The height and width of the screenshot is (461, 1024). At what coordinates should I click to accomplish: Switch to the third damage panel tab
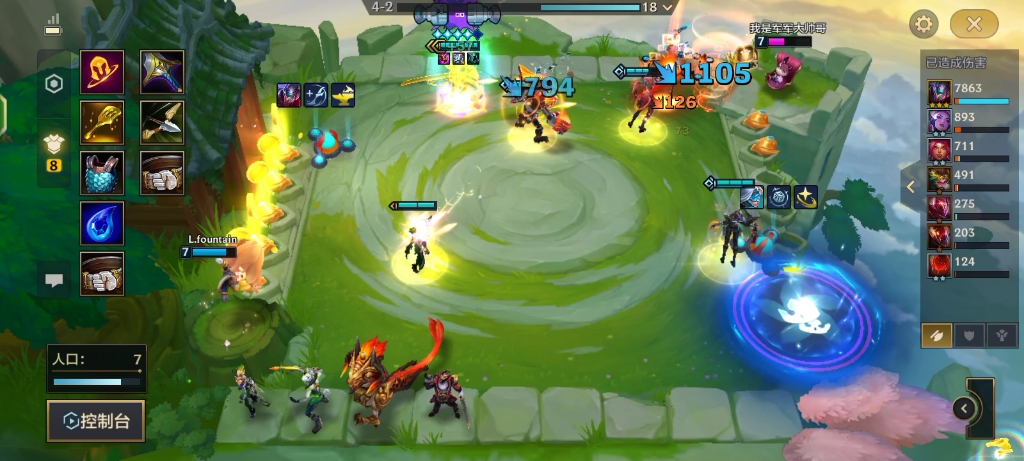pos(1000,336)
